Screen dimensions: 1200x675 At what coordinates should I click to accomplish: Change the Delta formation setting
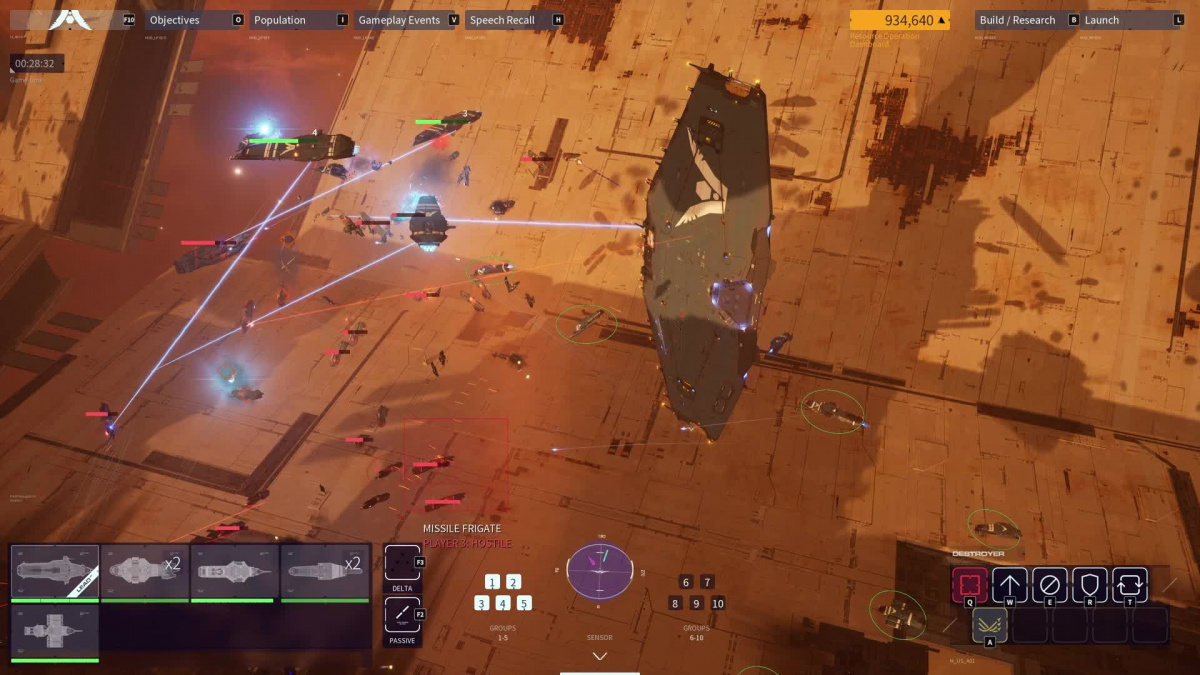coord(402,563)
